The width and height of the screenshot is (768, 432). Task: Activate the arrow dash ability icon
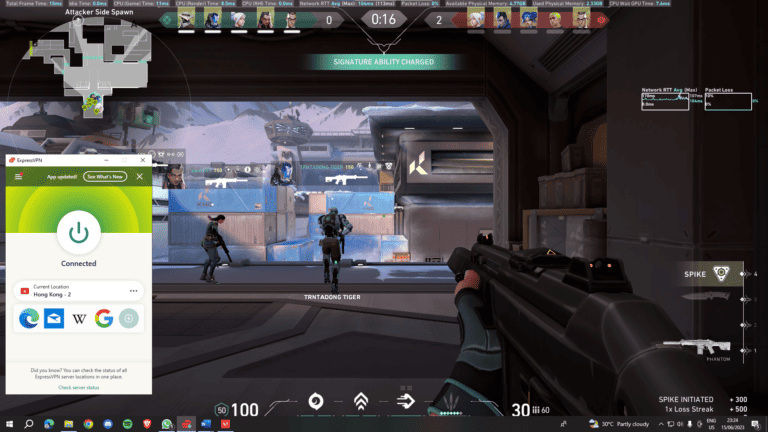tap(405, 403)
